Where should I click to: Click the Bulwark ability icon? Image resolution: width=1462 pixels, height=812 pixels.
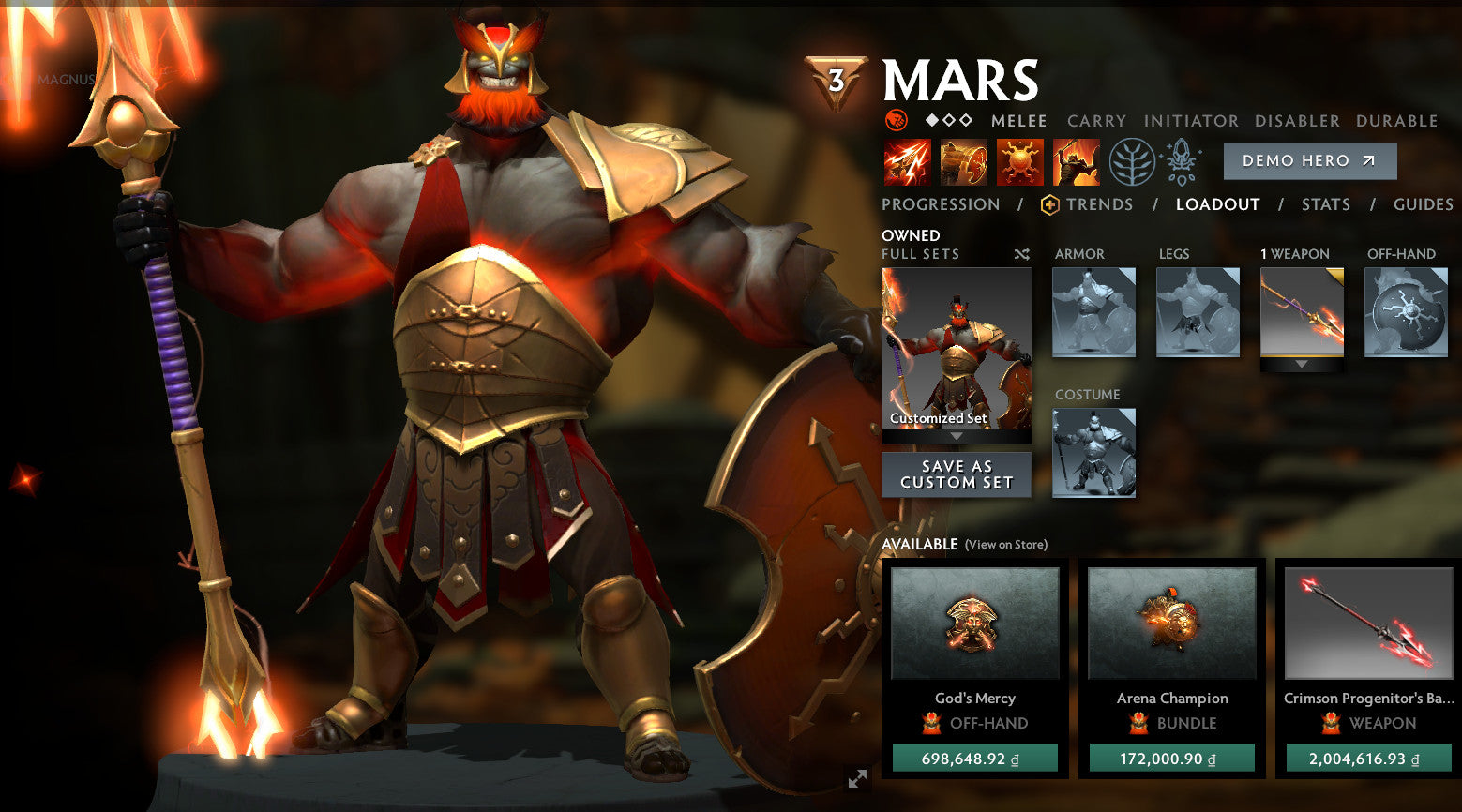[1019, 160]
